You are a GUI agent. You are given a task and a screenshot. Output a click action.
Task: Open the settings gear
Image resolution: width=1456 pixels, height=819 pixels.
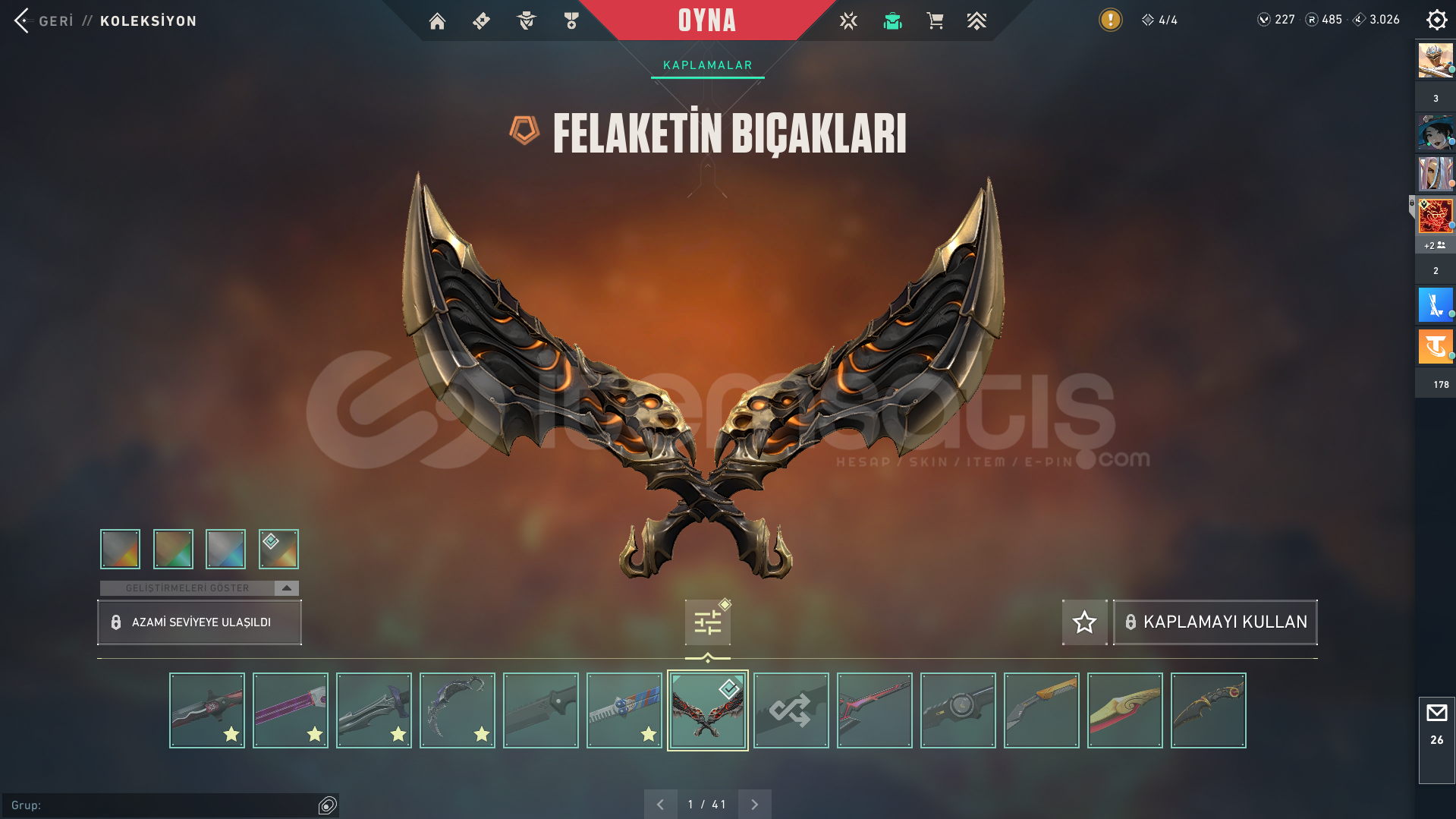point(1436,20)
